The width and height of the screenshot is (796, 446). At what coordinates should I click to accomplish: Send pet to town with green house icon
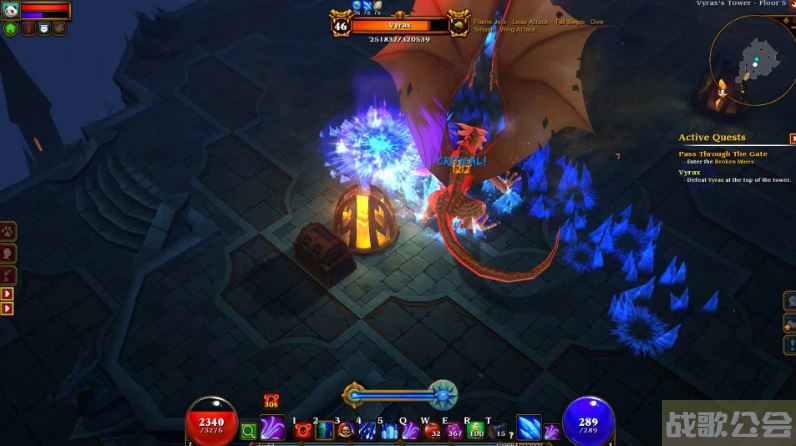click(11, 29)
